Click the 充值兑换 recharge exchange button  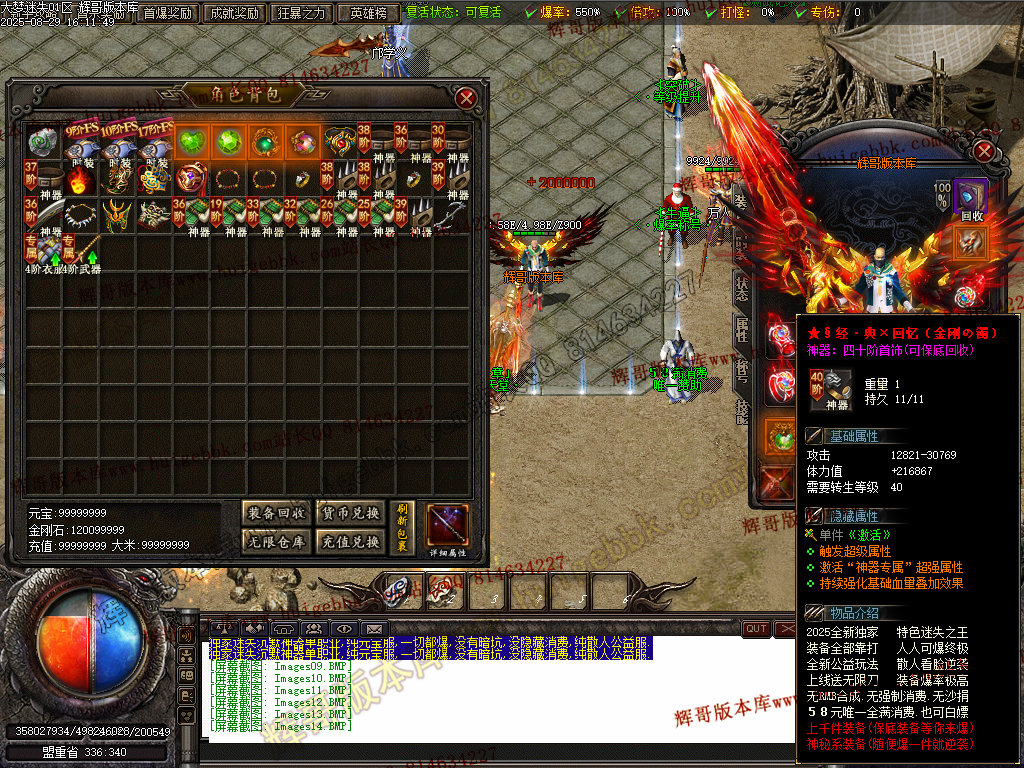349,541
